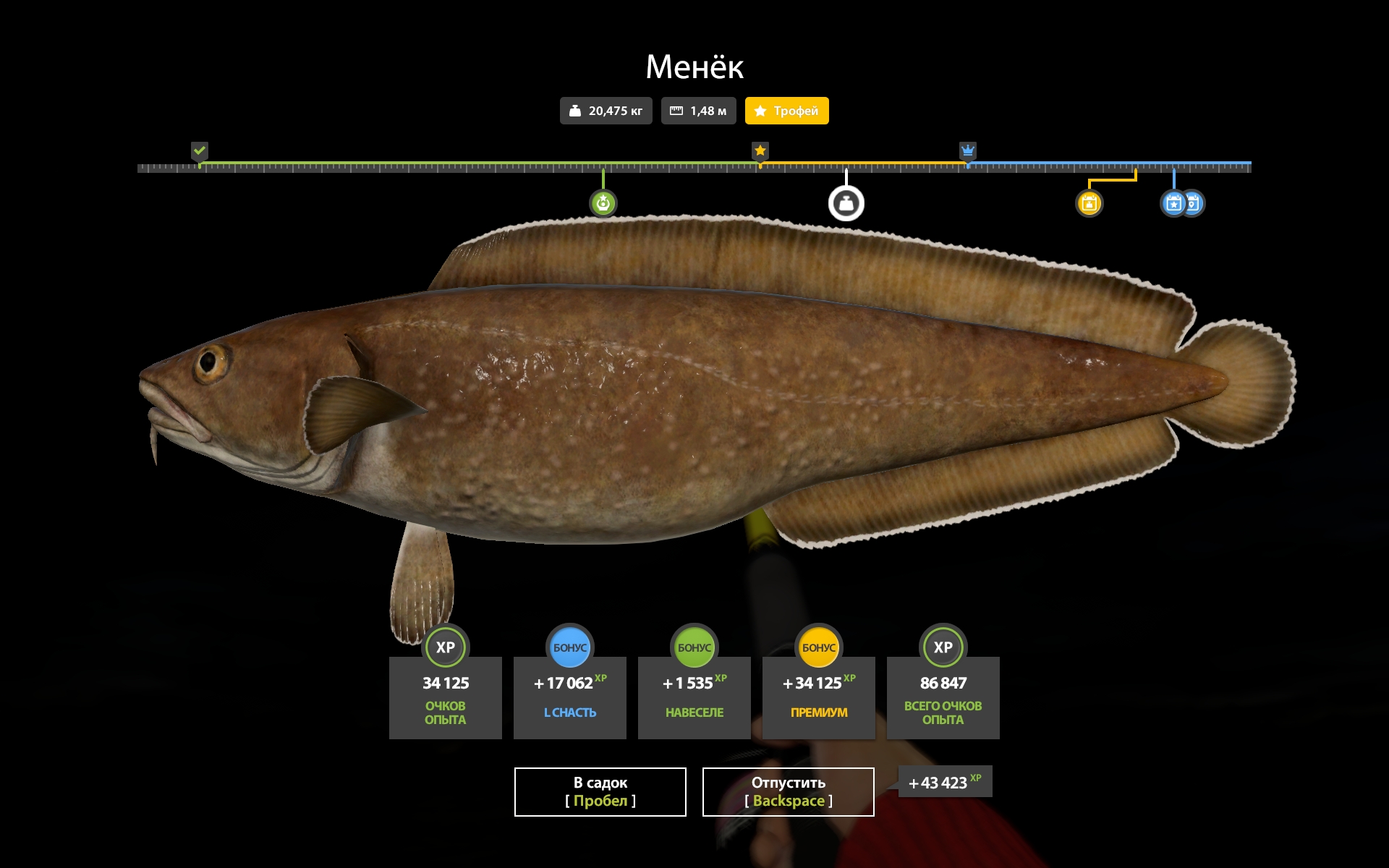This screenshot has height=868, width=1389.
Task: Click the gold star trophy marker on the scale
Action: pos(760,150)
